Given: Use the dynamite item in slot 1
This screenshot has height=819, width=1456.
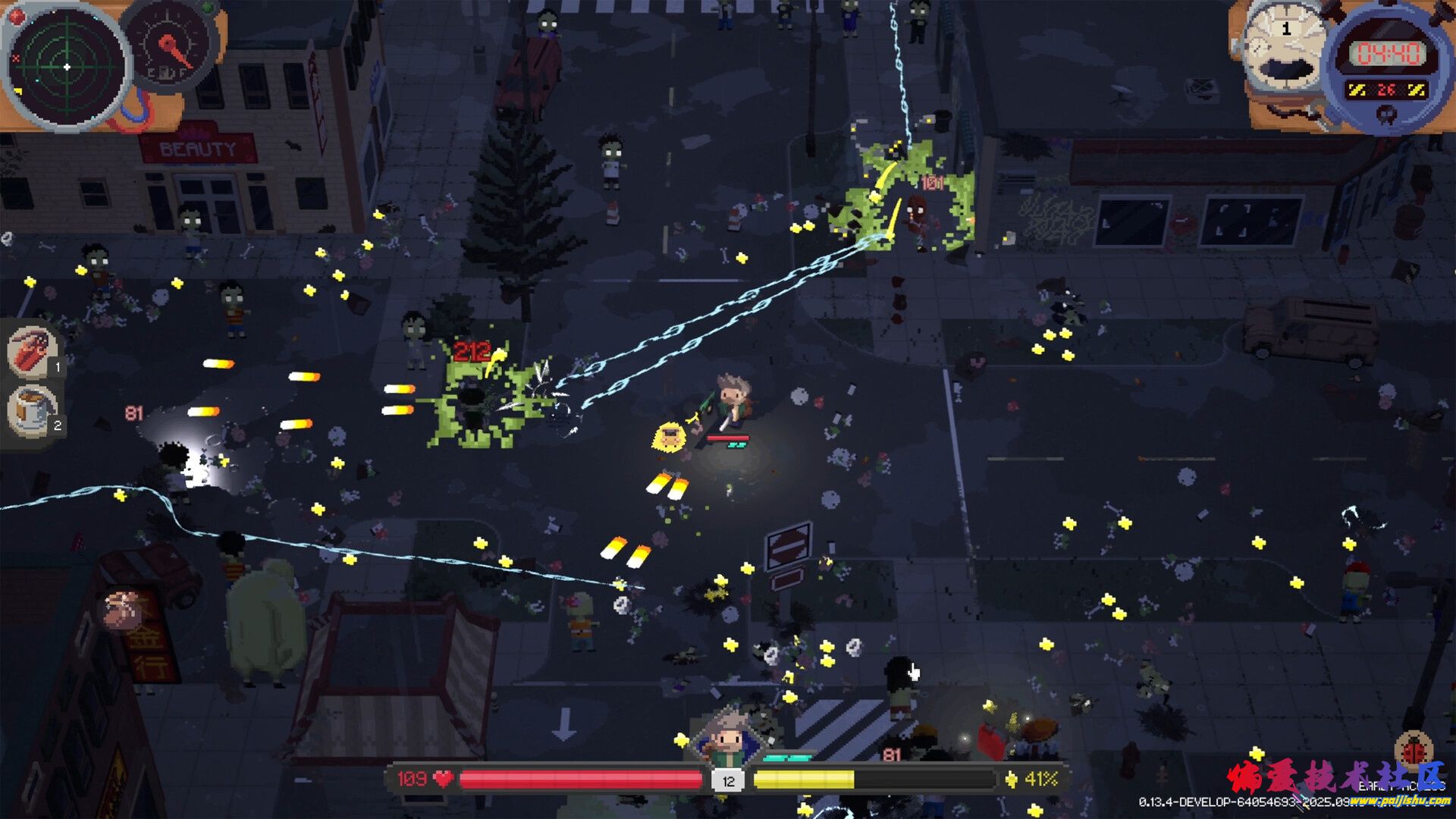Looking at the screenshot, I should coord(33,352).
